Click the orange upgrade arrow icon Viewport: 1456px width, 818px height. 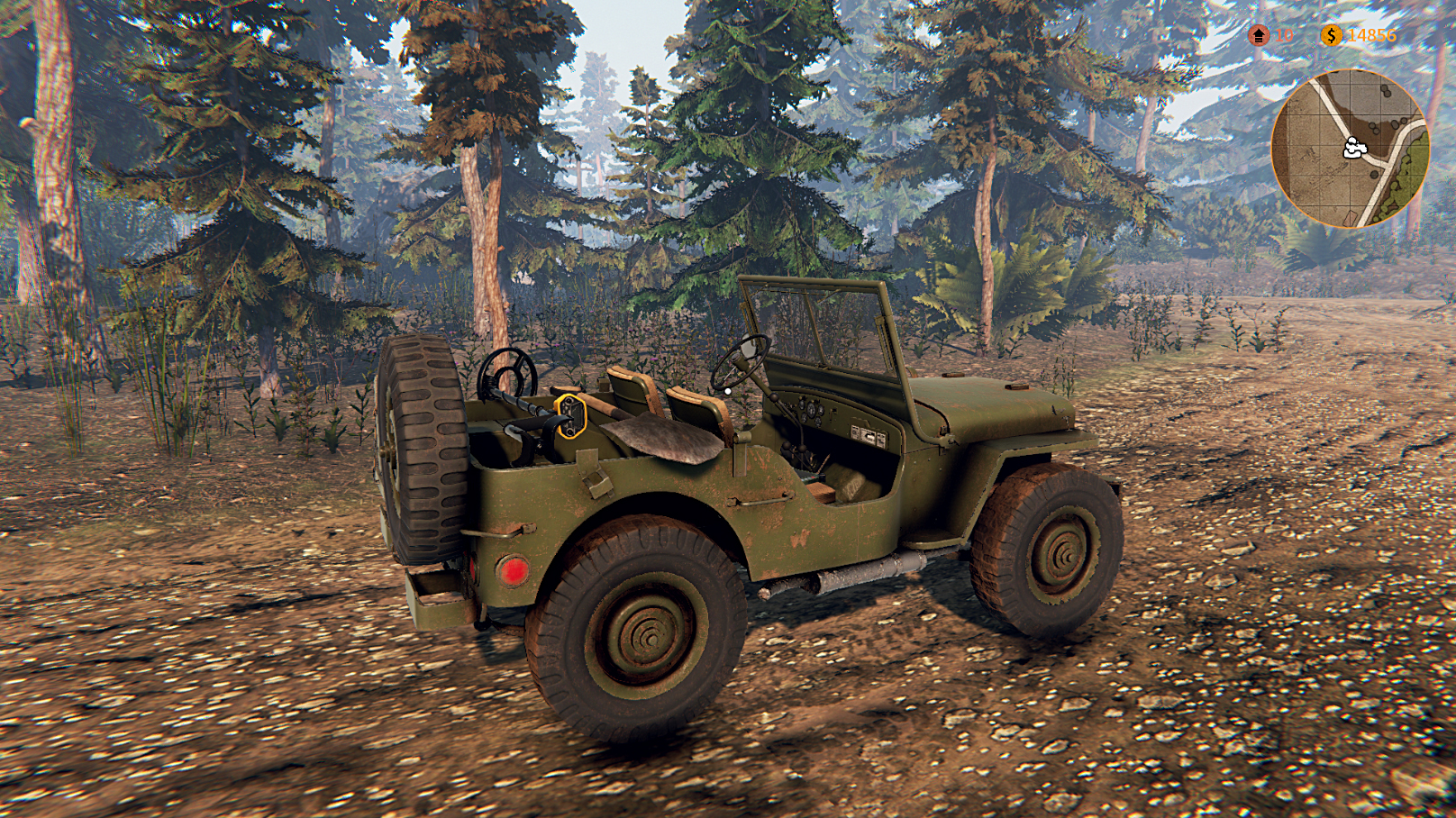1259,36
